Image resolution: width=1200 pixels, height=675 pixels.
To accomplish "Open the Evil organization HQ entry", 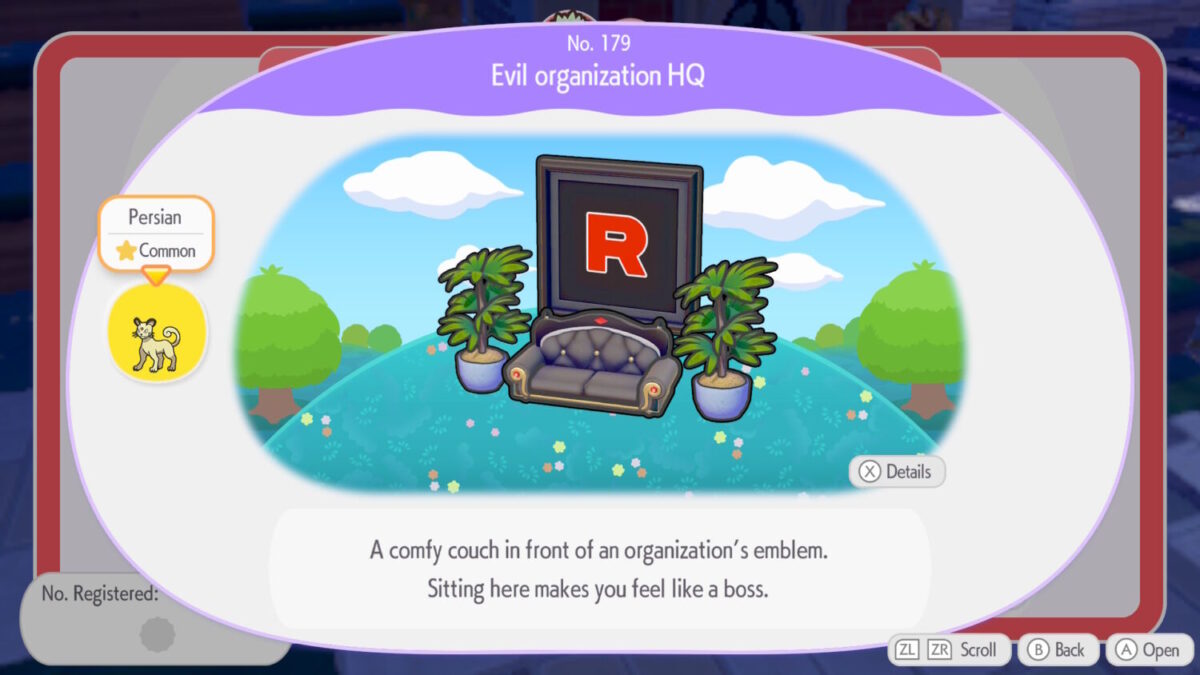I will pos(1148,650).
